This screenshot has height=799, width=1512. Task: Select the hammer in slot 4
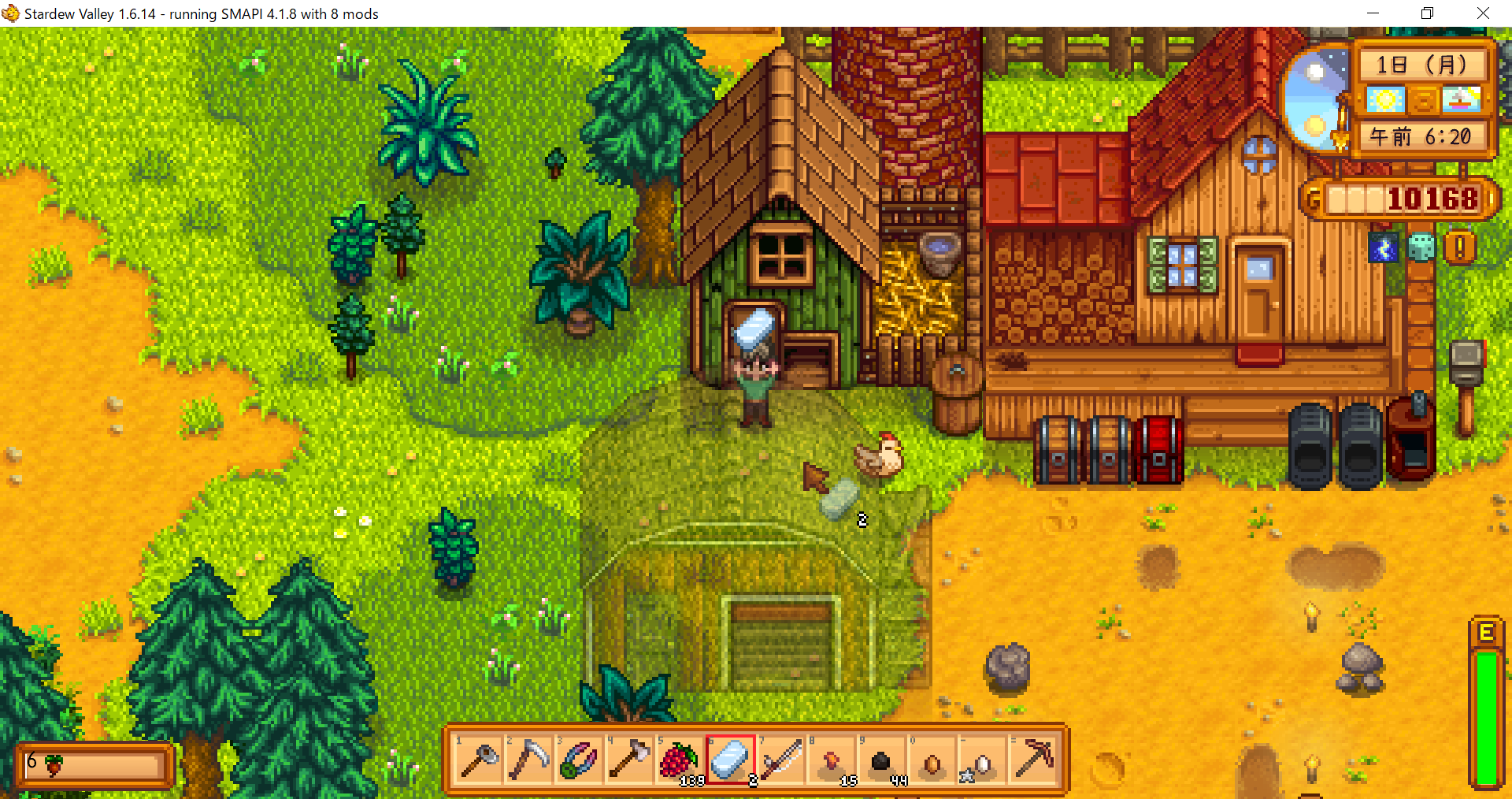pos(629,760)
